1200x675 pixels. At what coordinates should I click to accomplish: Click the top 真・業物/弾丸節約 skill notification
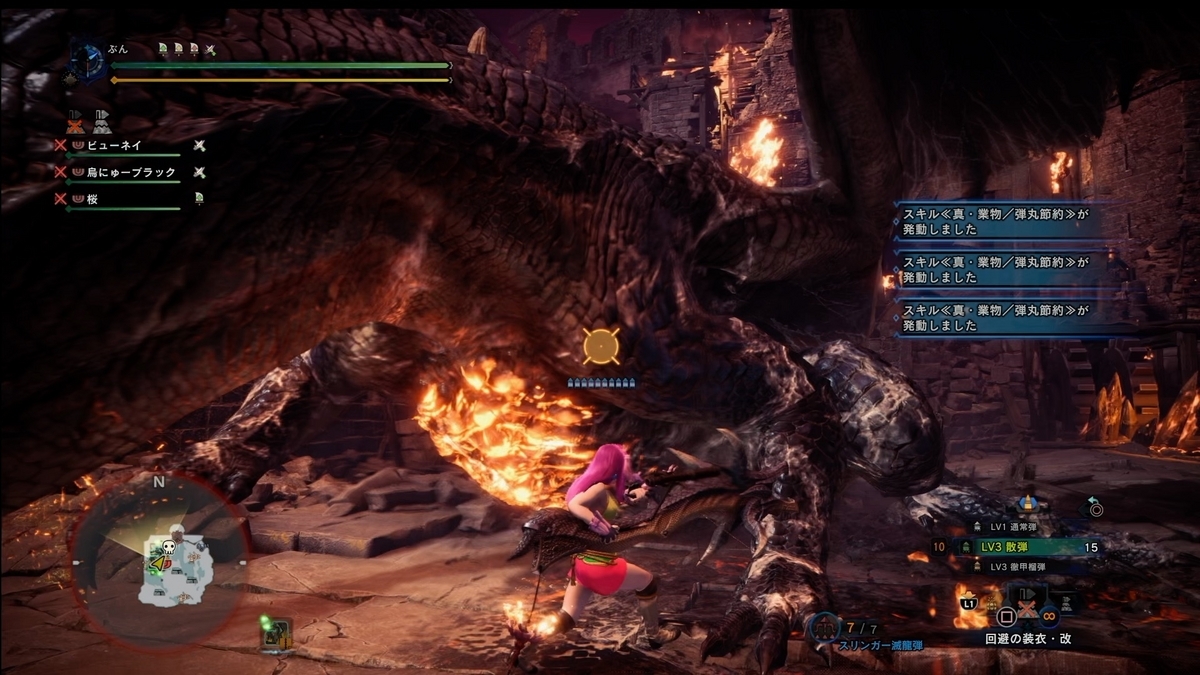(x=992, y=220)
